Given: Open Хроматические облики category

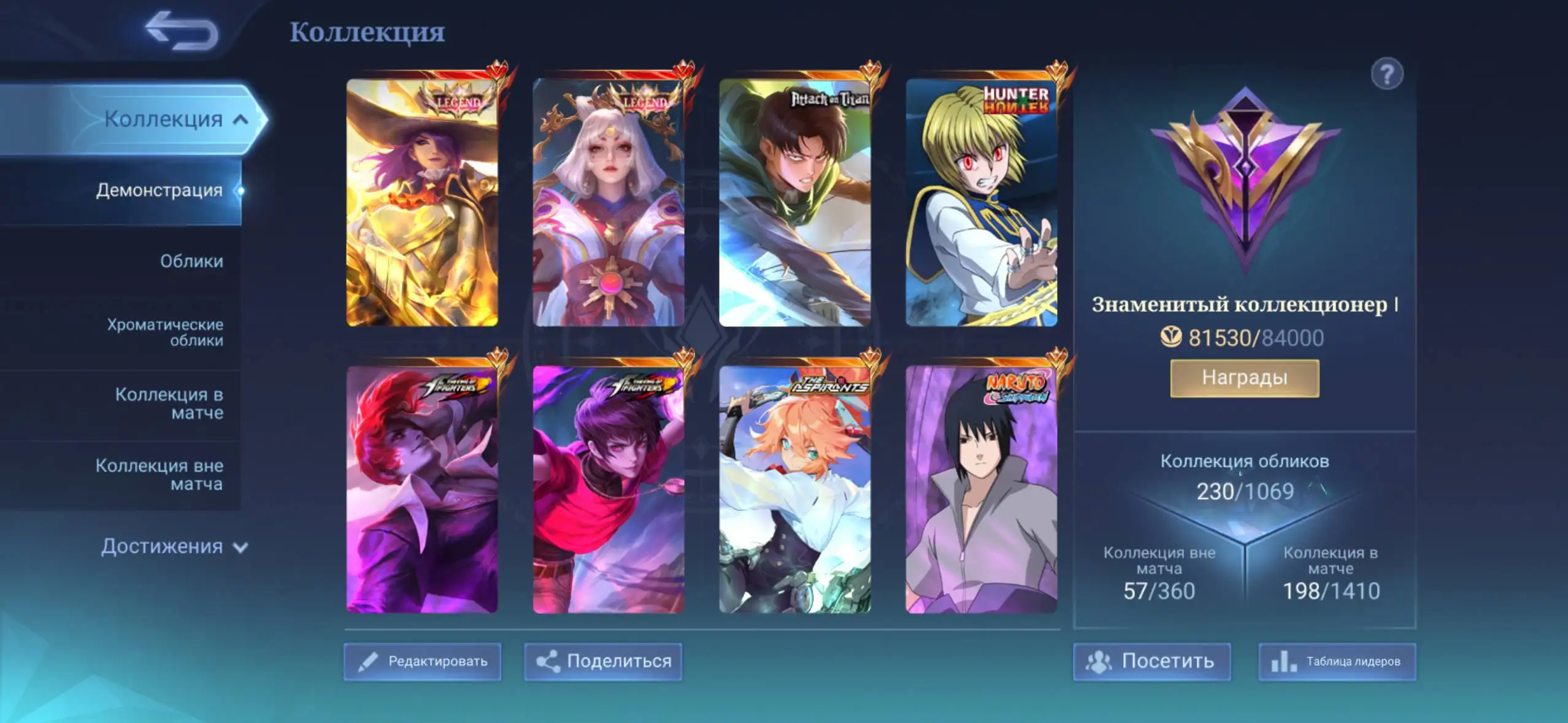Looking at the screenshot, I should 165,332.
